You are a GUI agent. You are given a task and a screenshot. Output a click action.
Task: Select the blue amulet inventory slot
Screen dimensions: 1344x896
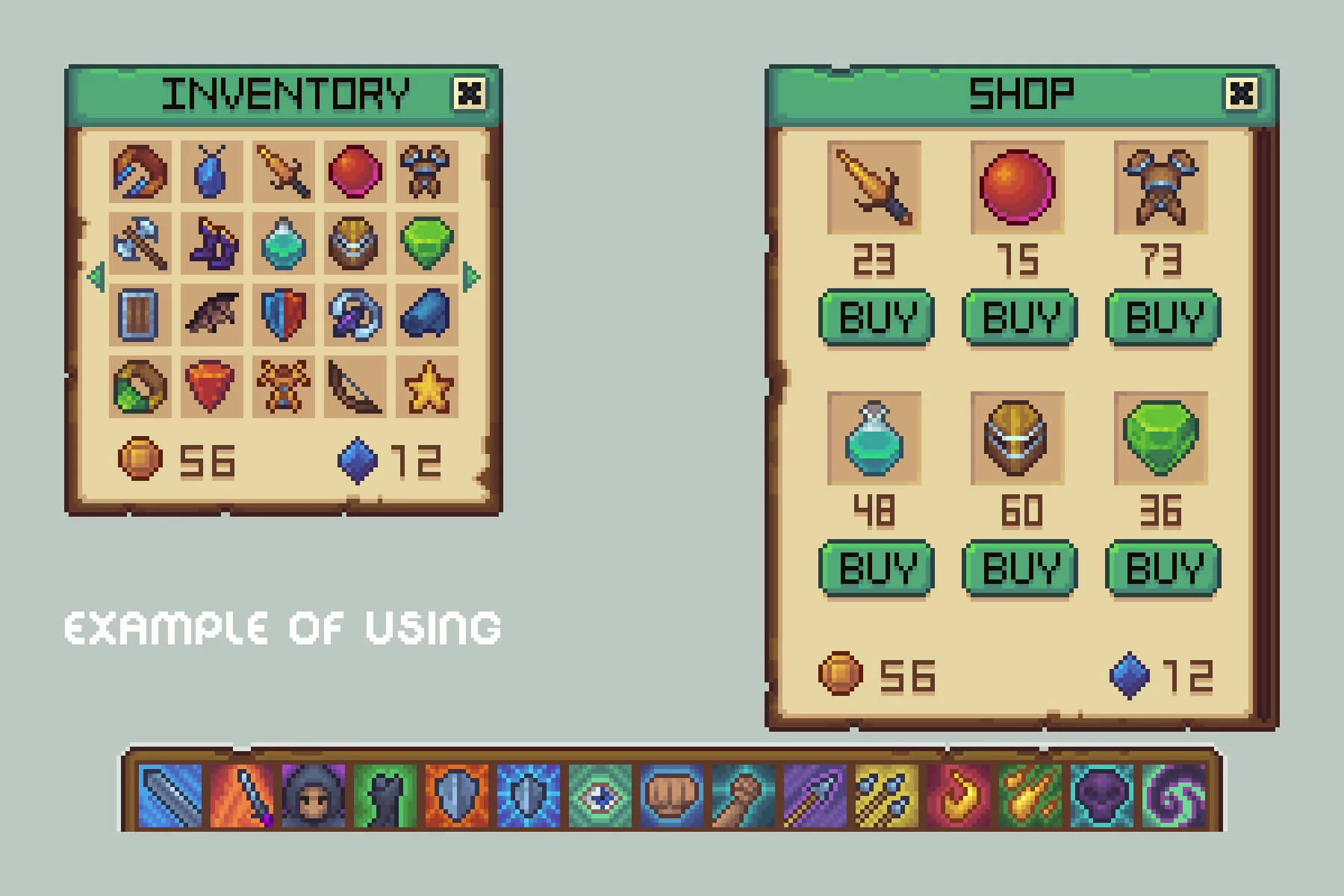(211, 172)
